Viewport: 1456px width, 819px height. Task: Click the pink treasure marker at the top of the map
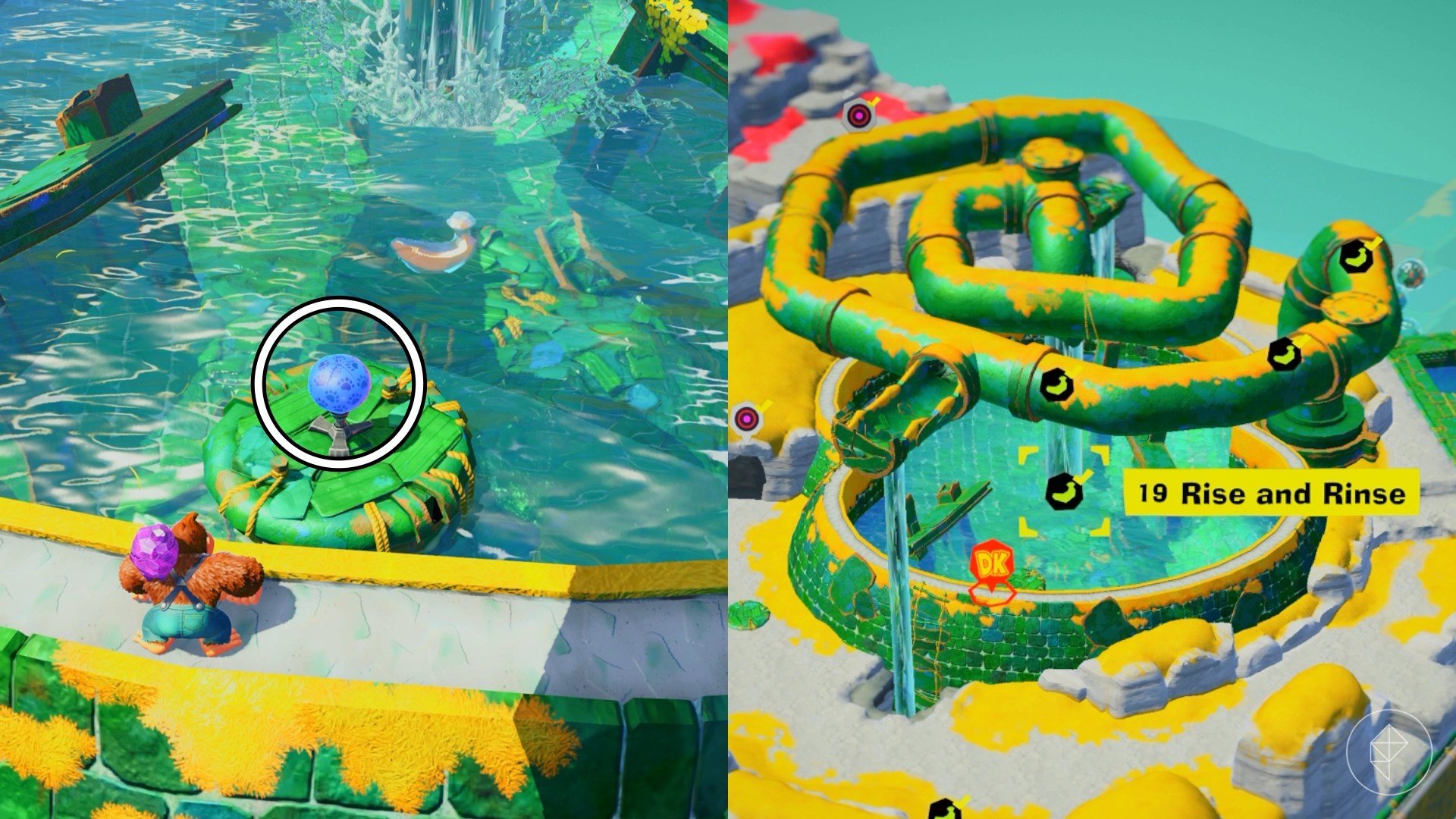click(858, 115)
